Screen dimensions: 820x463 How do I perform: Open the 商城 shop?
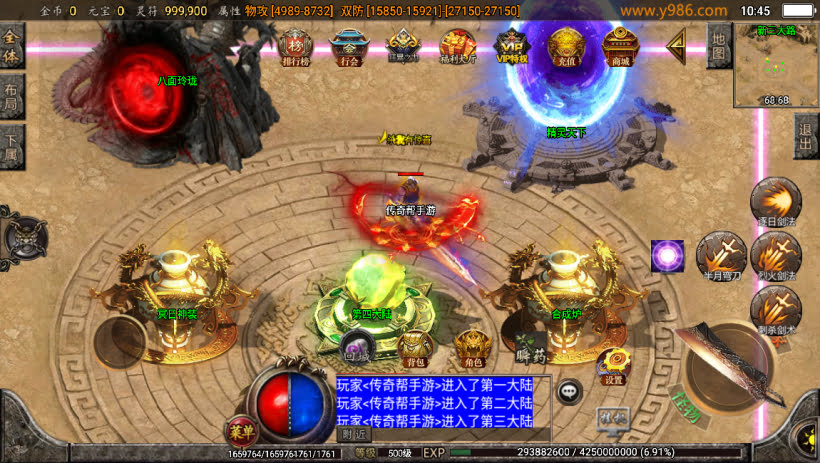(x=621, y=45)
